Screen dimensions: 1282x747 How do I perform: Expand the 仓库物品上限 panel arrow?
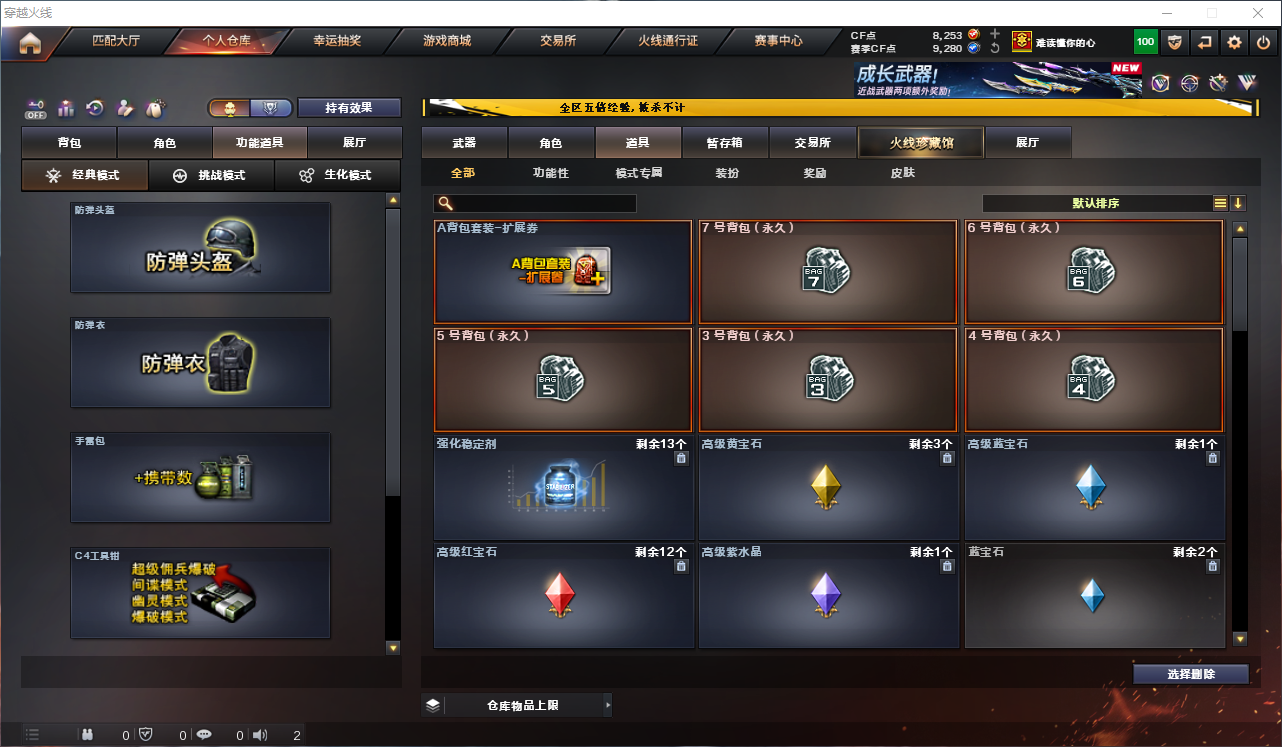click(608, 705)
